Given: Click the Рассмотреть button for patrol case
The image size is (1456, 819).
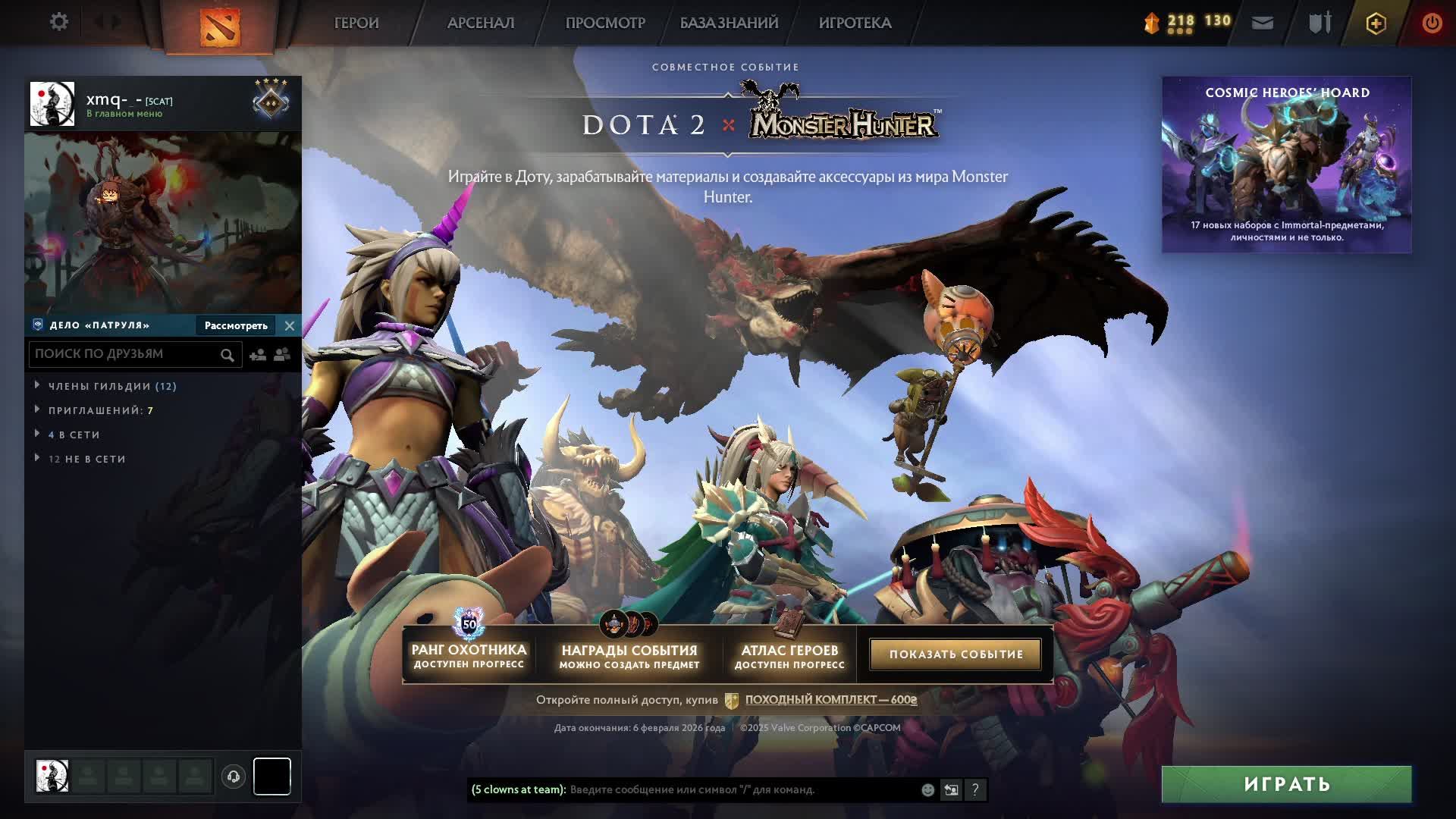Looking at the screenshot, I should click(236, 325).
